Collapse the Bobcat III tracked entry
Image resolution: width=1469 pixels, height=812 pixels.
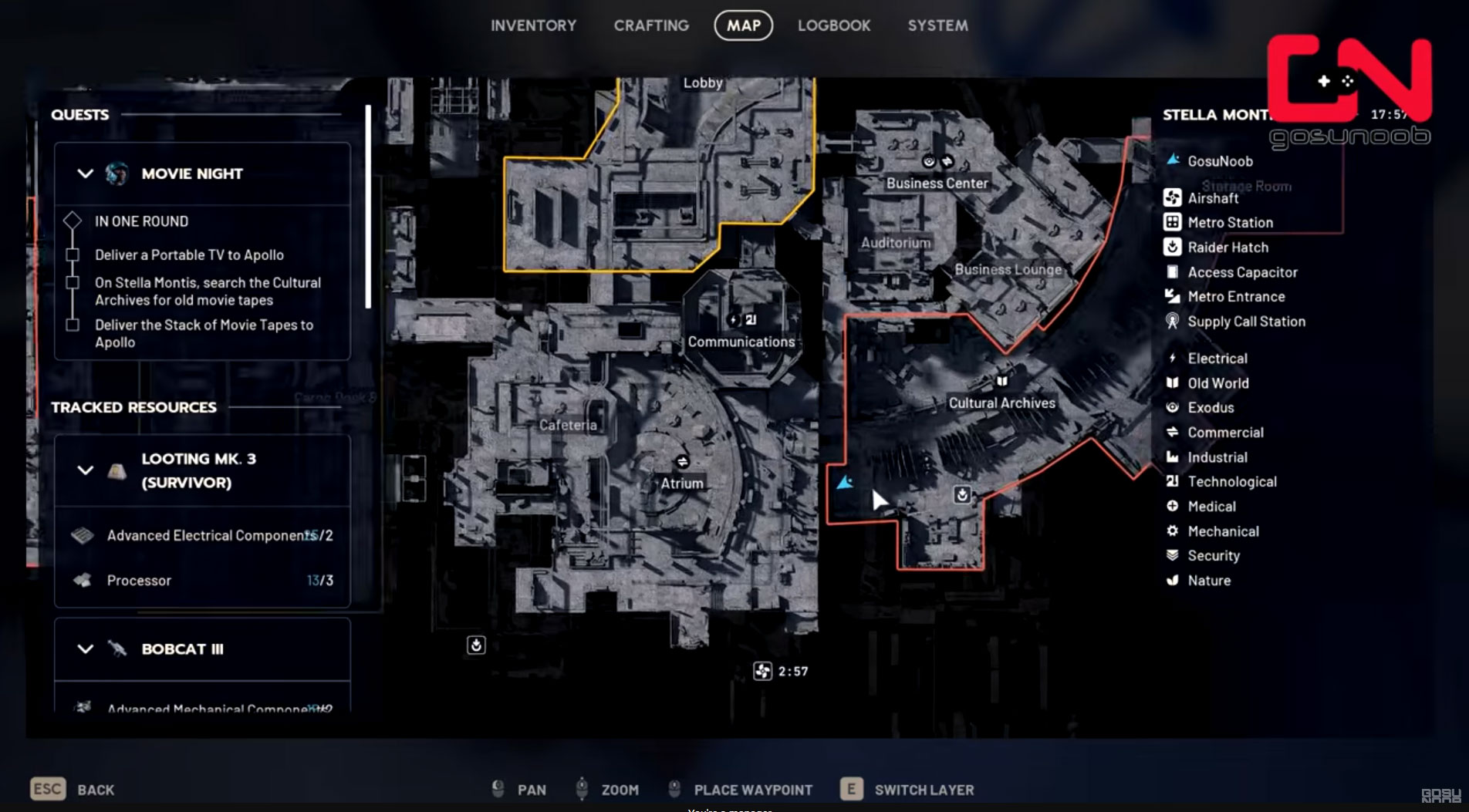click(86, 649)
